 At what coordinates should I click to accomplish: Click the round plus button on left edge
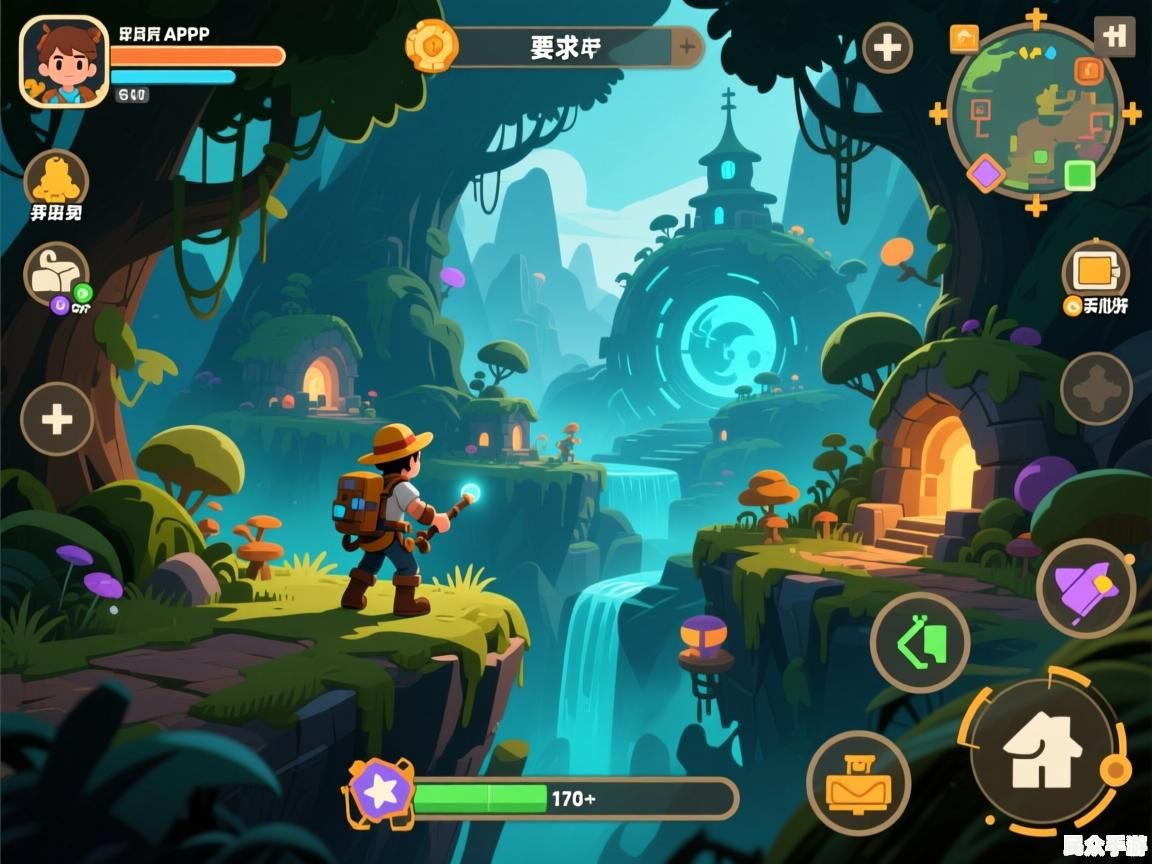57,419
